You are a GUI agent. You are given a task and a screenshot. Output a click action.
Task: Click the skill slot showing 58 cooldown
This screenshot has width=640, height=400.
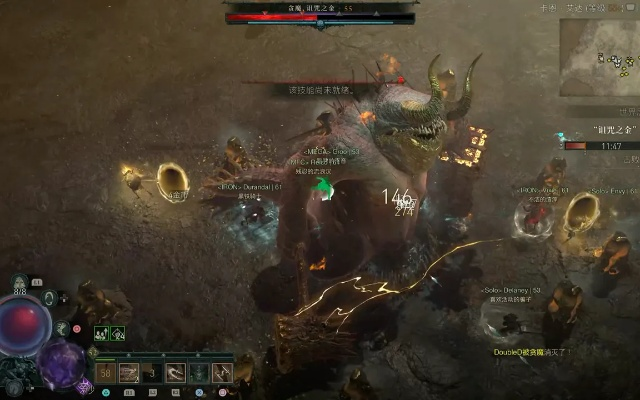coord(106,373)
